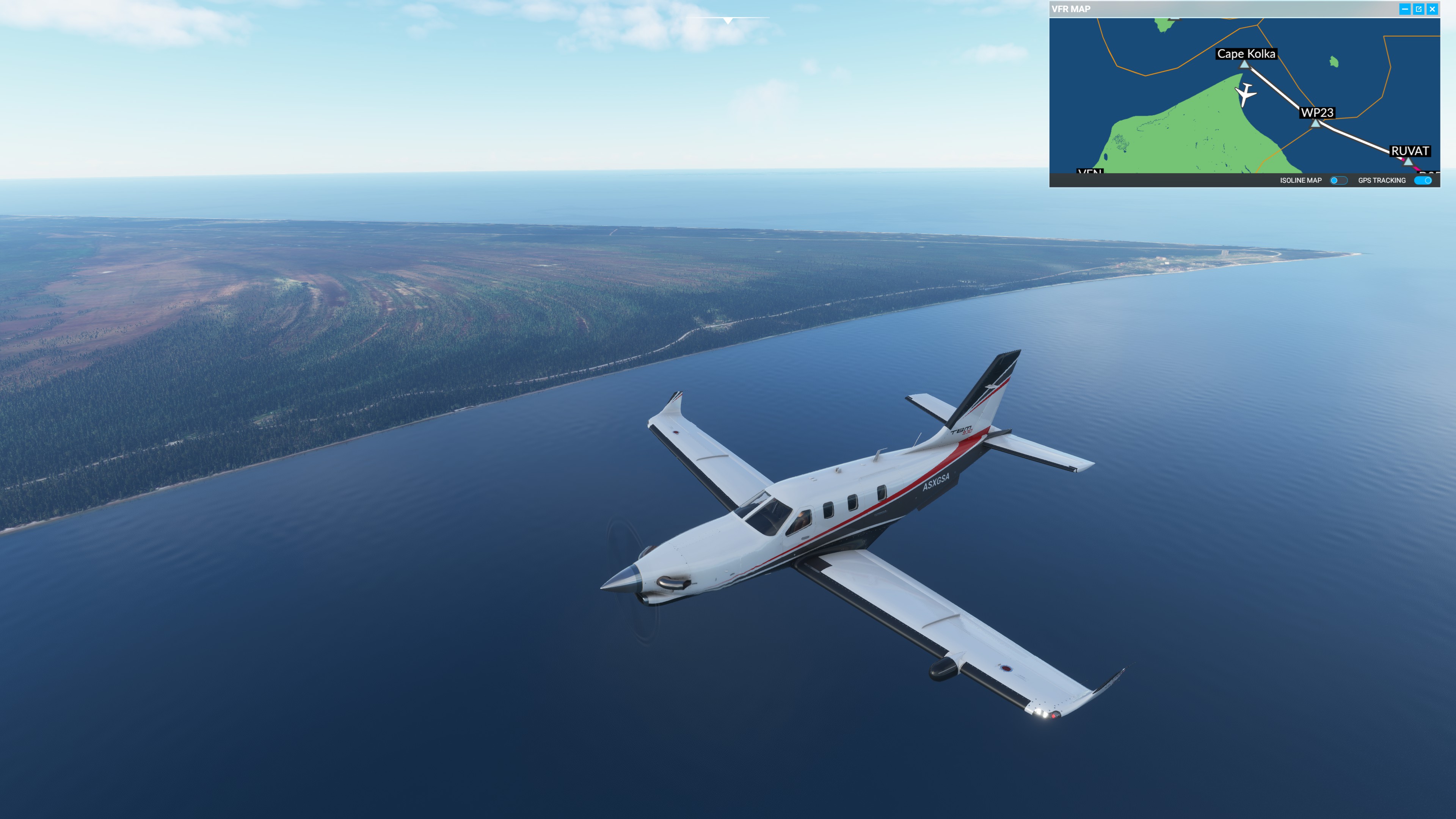Close the VFR Map window
The width and height of the screenshot is (1456, 819).
coord(1432,9)
